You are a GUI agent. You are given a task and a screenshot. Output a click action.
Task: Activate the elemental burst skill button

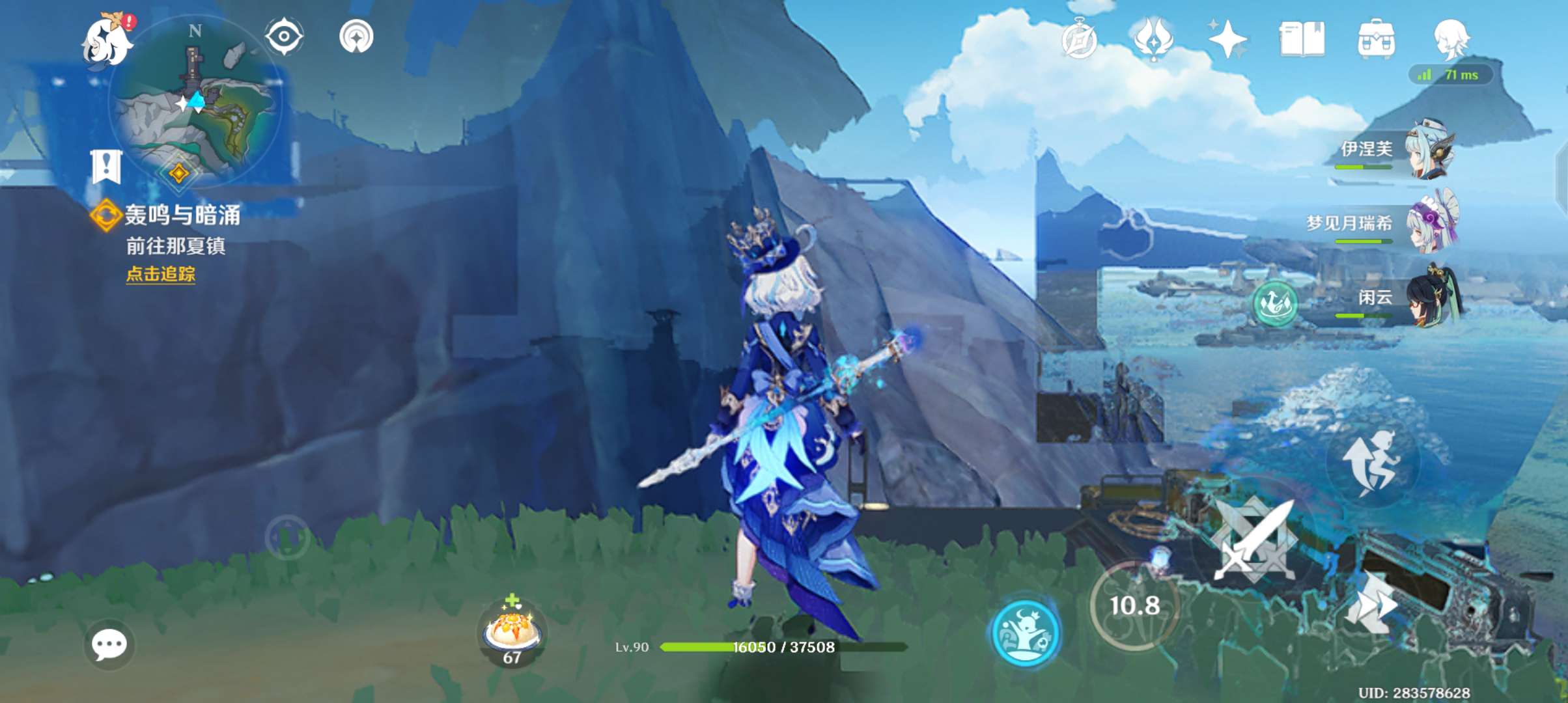pos(1025,633)
